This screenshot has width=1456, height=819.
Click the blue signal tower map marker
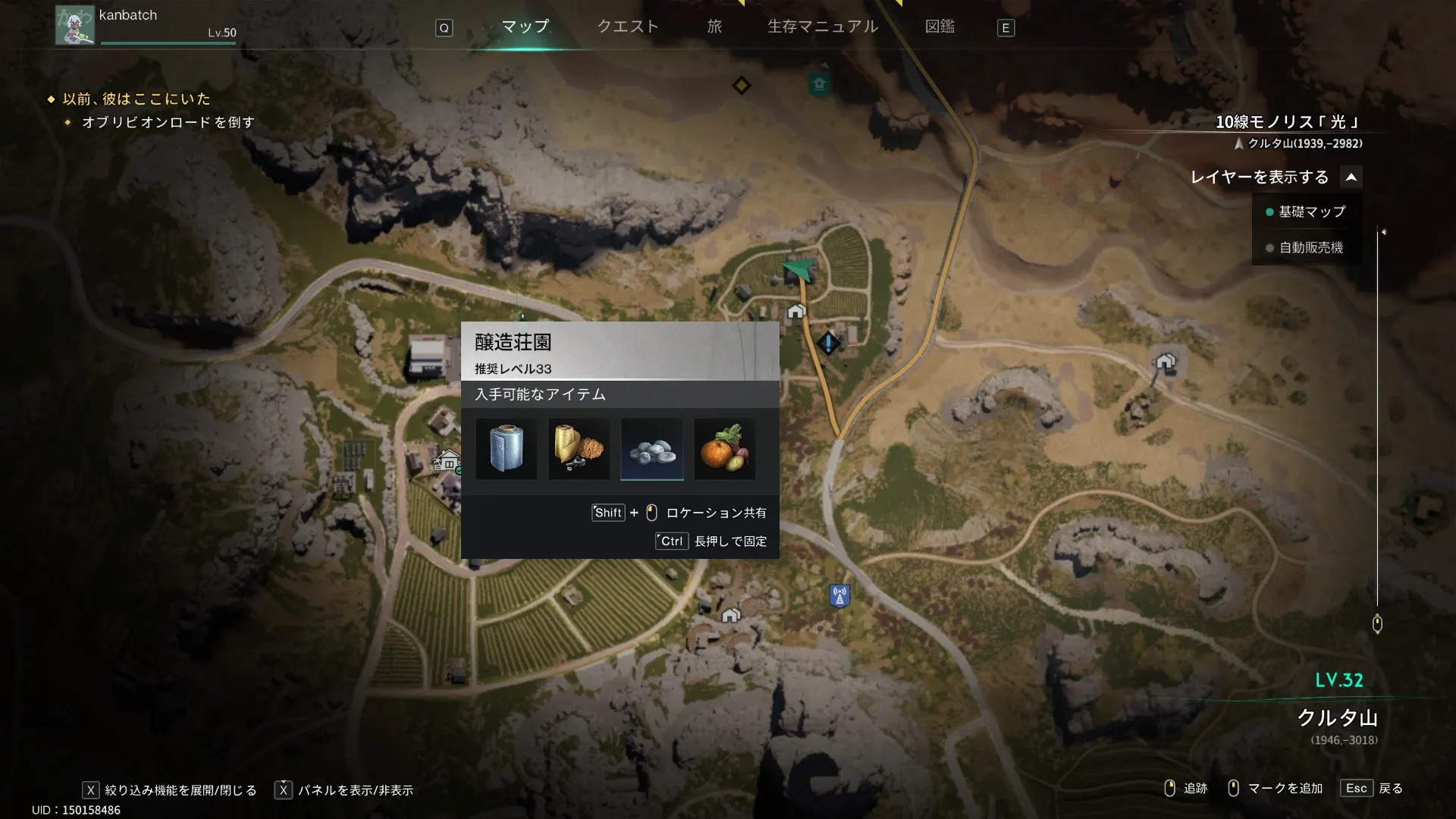(x=839, y=596)
